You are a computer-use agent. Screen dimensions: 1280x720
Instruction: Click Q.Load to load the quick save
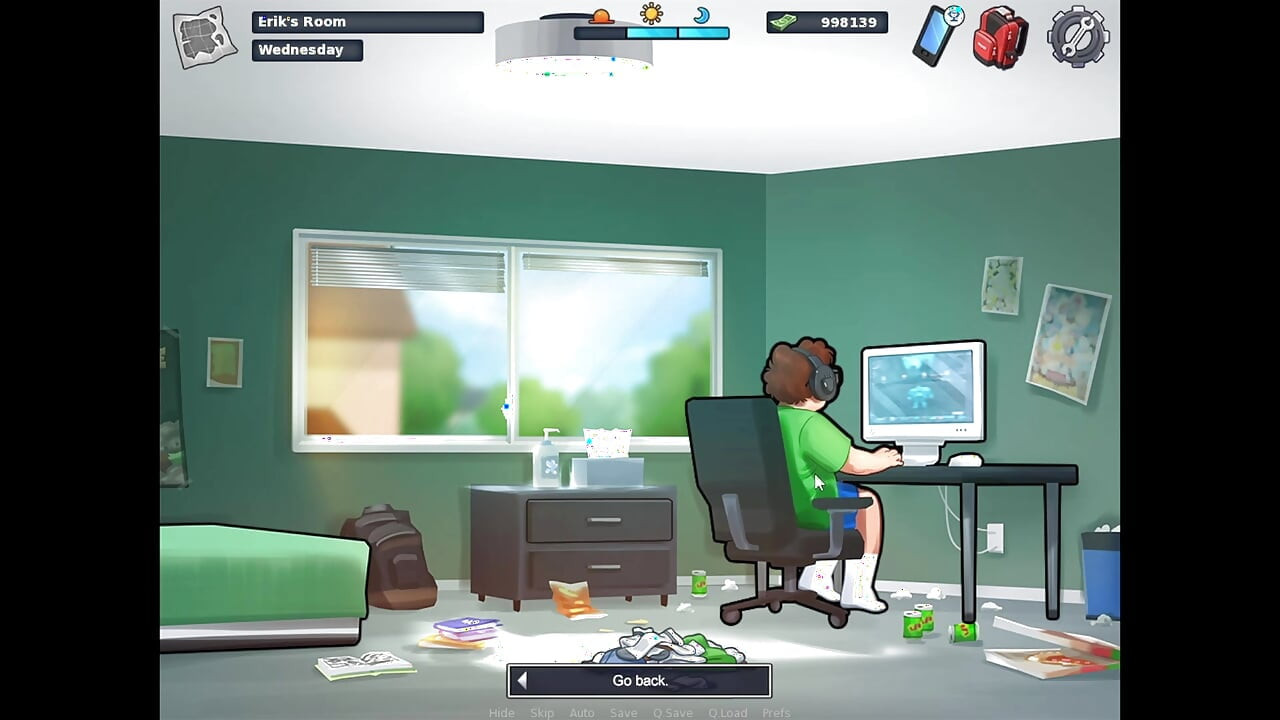point(729,713)
